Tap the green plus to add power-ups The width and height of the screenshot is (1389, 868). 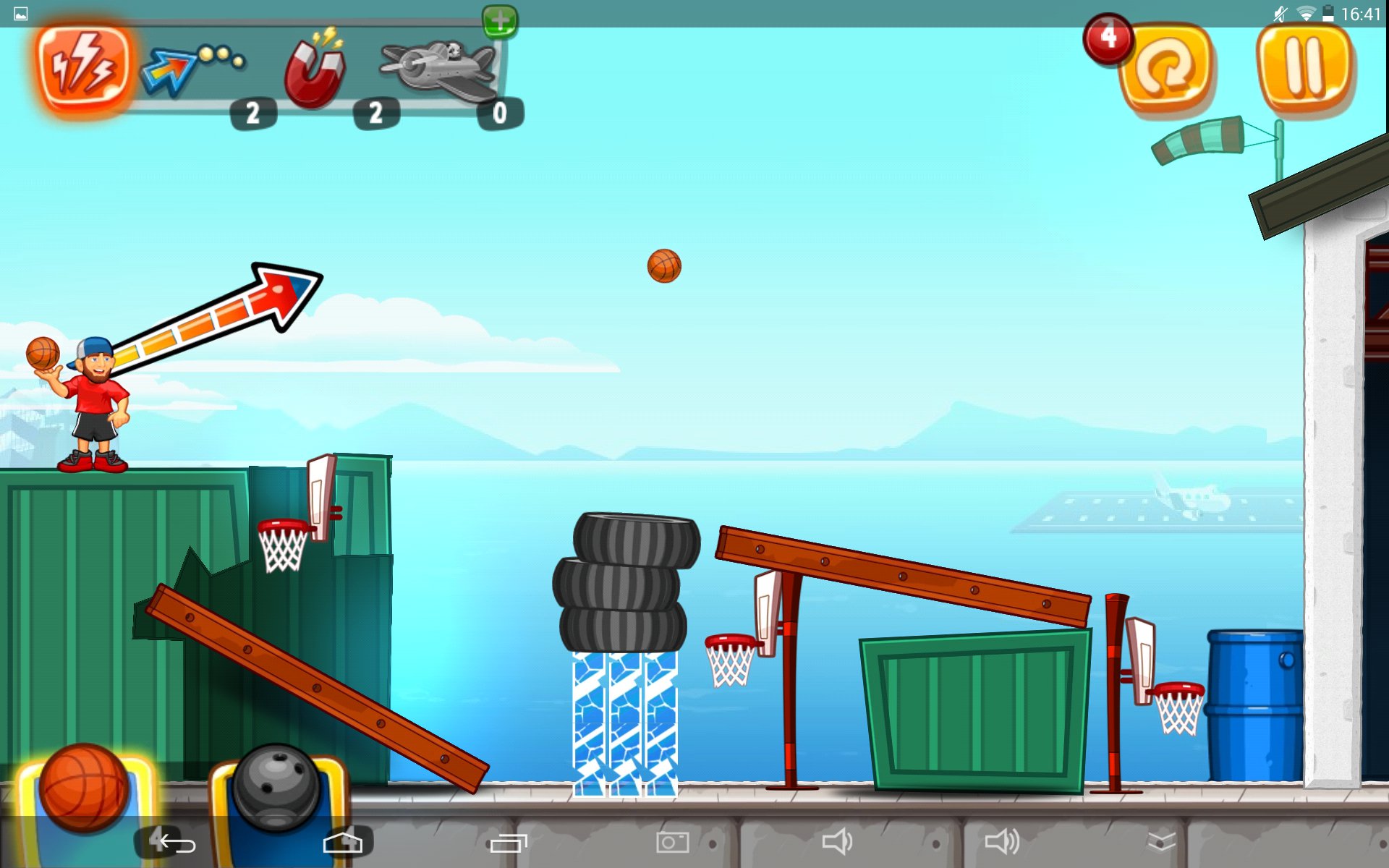click(x=500, y=20)
